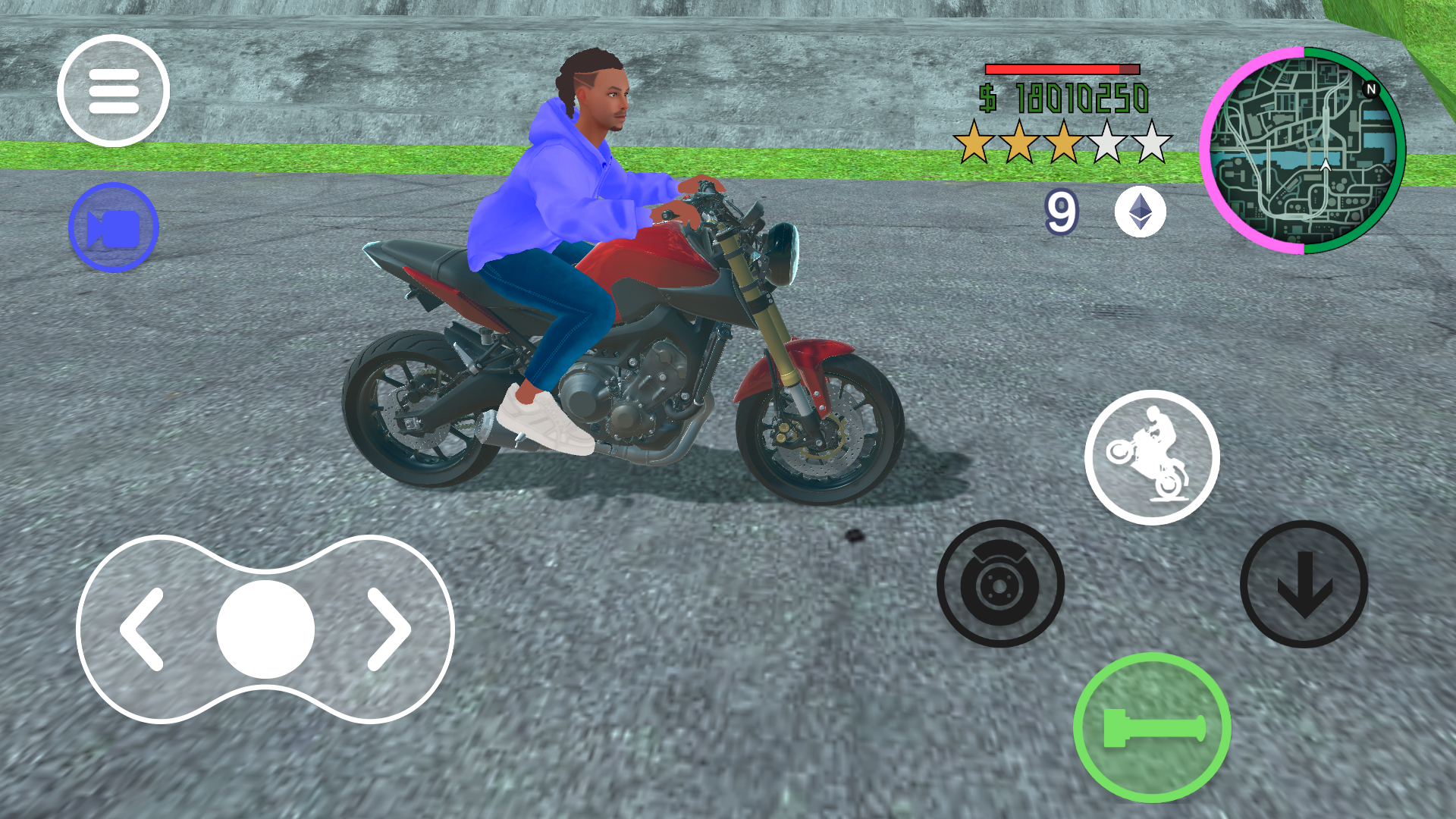Tap the dollar money counter
The height and width of the screenshot is (819, 1456).
click(1065, 96)
